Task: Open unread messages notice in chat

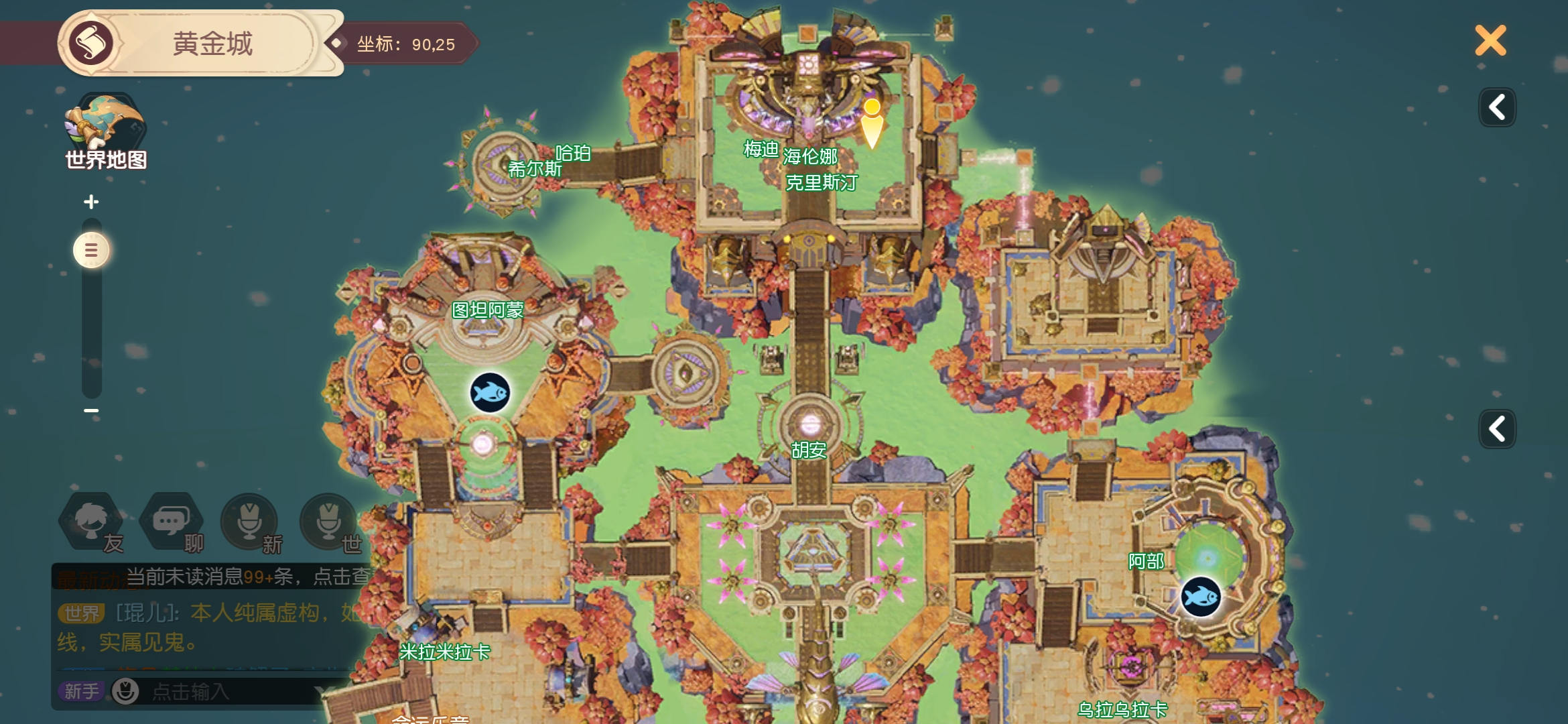Action: (x=248, y=577)
